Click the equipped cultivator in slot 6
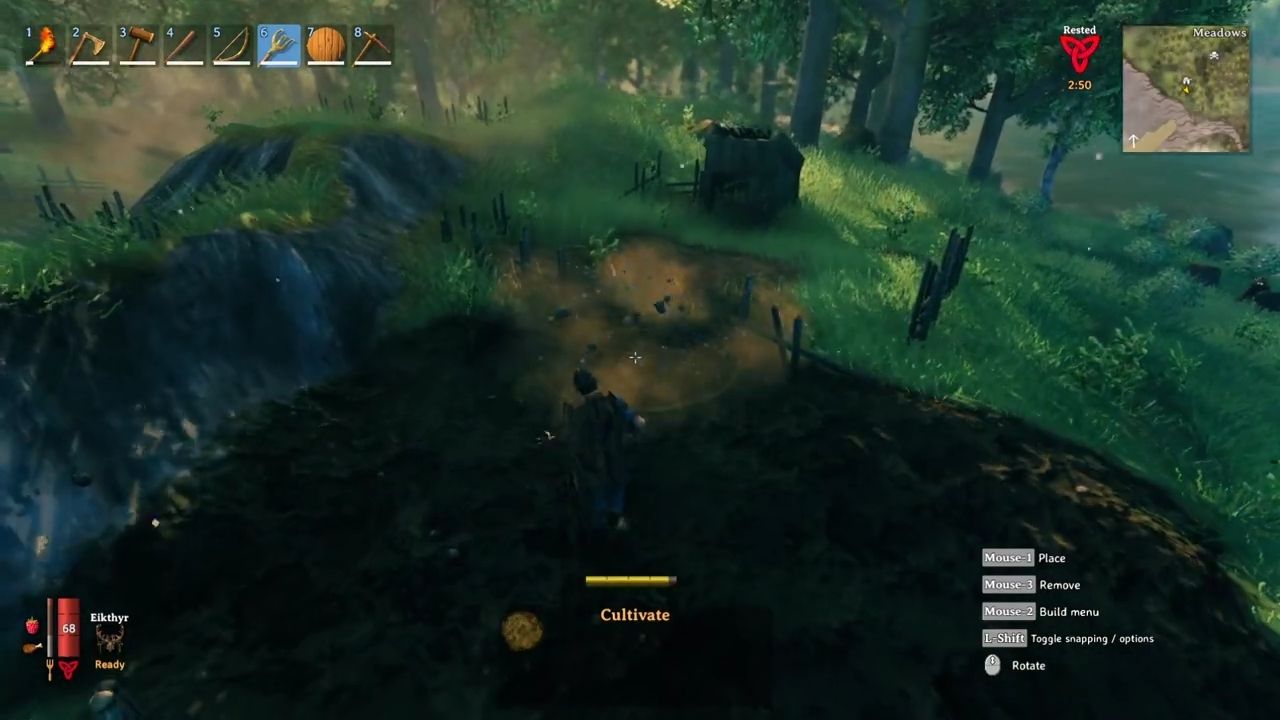This screenshot has height=720, width=1280. tap(278, 44)
